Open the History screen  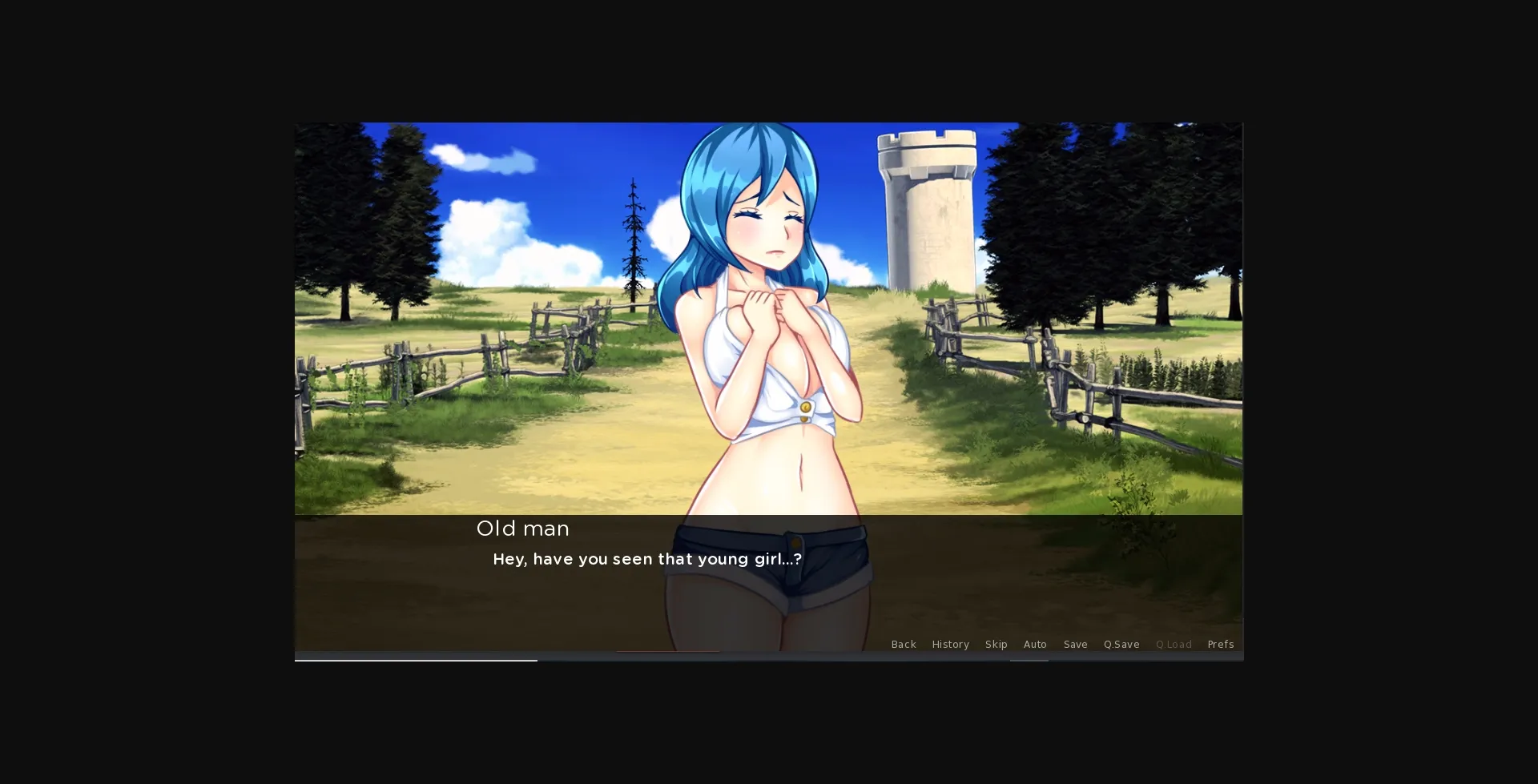pyautogui.click(x=950, y=645)
